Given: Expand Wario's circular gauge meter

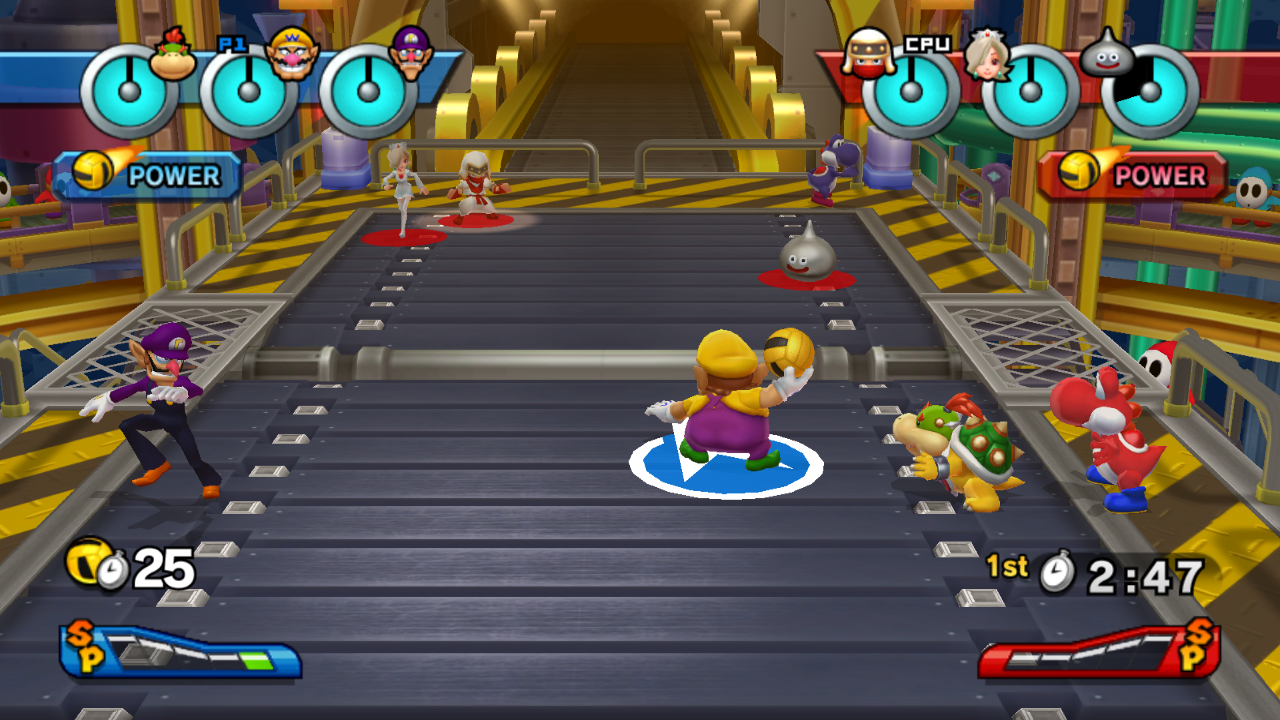Looking at the screenshot, I should (x=247, y=92).
